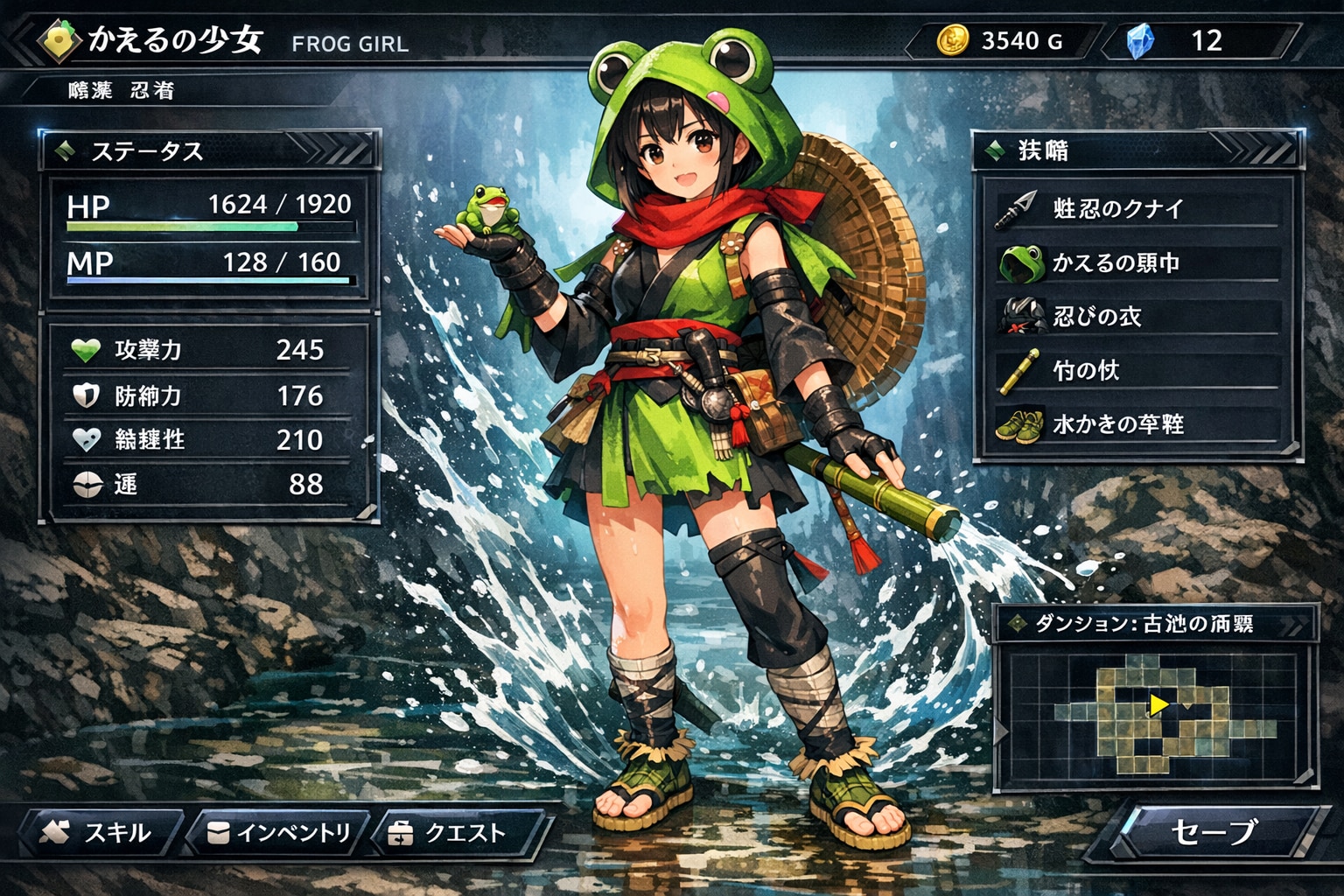Select the frog hood equipment slot
This screenshot has height=896, width=1344.
point(1137,262)
